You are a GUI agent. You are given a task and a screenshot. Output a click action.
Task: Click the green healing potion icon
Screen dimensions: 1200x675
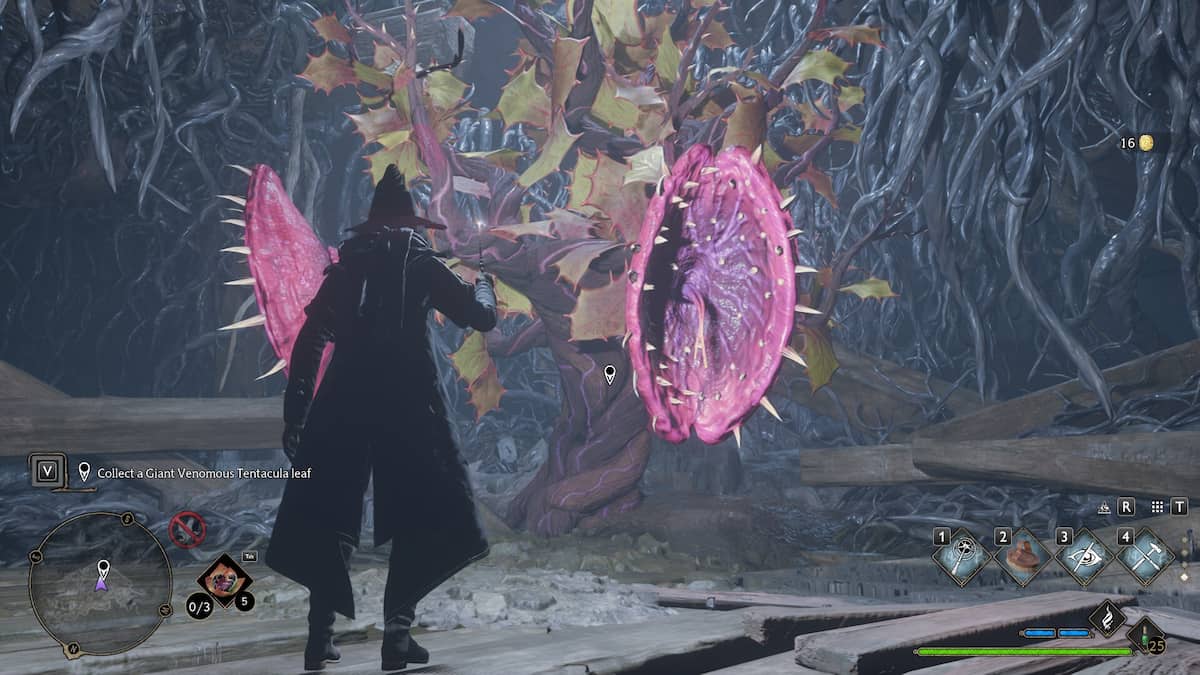(1145, 634)
